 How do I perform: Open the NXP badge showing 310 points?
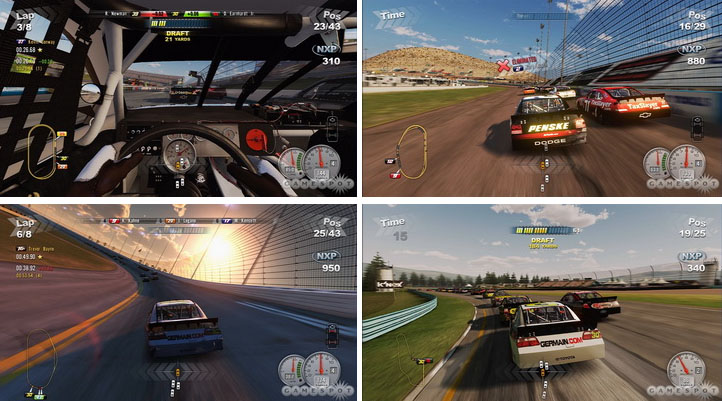tap(326, 49)
